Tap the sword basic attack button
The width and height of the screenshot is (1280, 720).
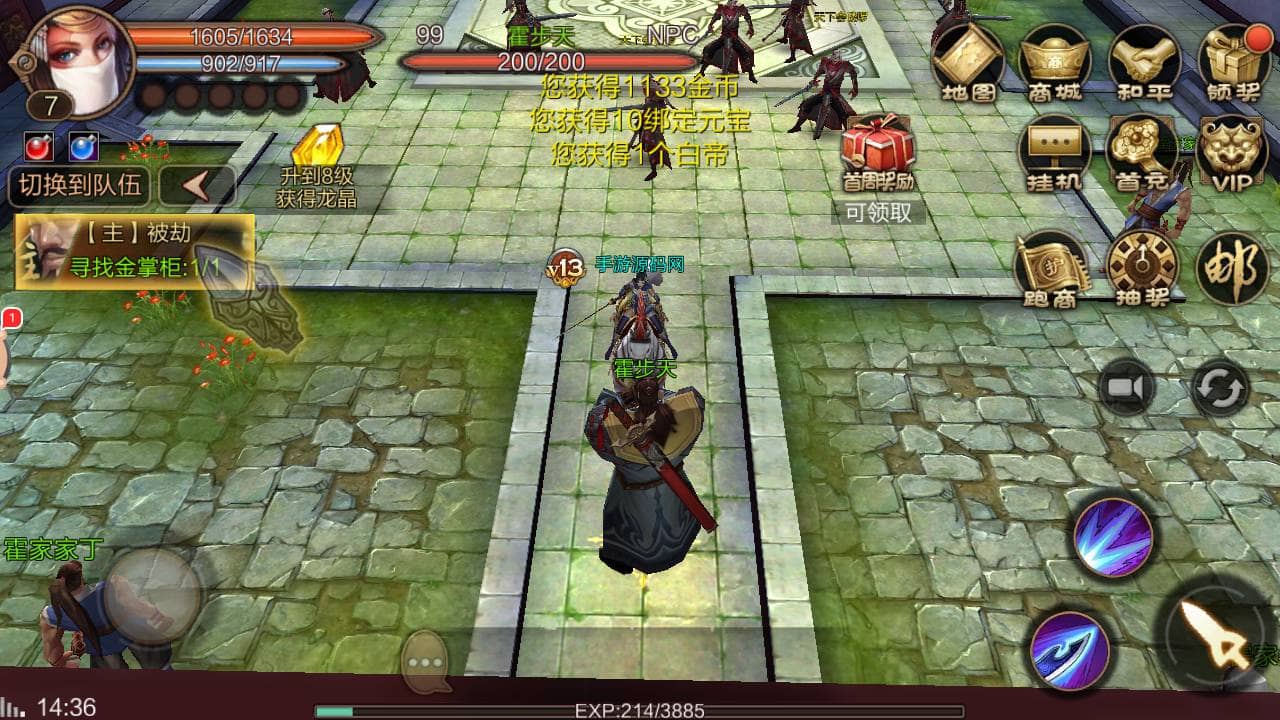pos(1216,635)
